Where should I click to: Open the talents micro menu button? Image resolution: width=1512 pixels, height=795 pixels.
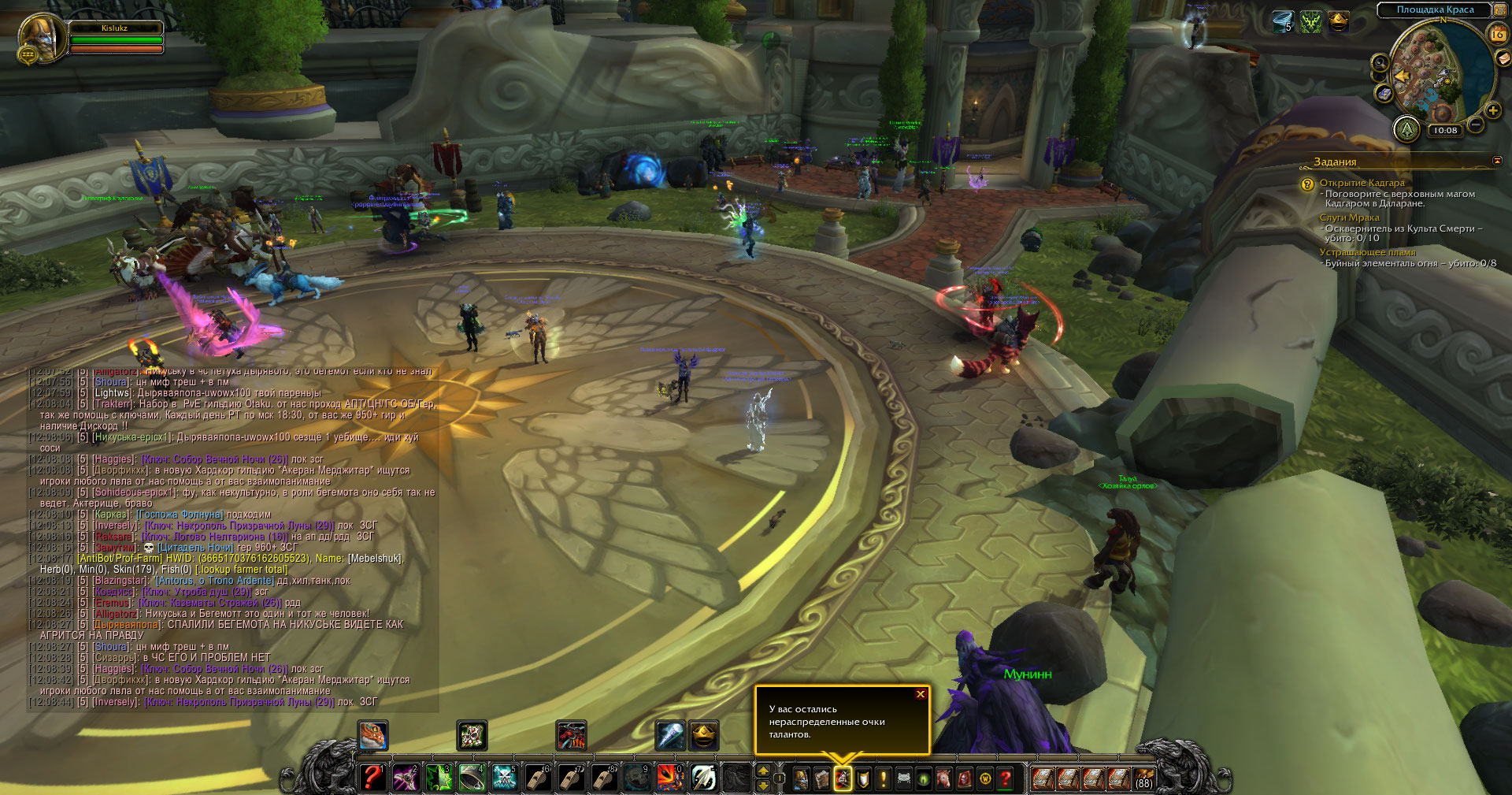coord(843,779)
